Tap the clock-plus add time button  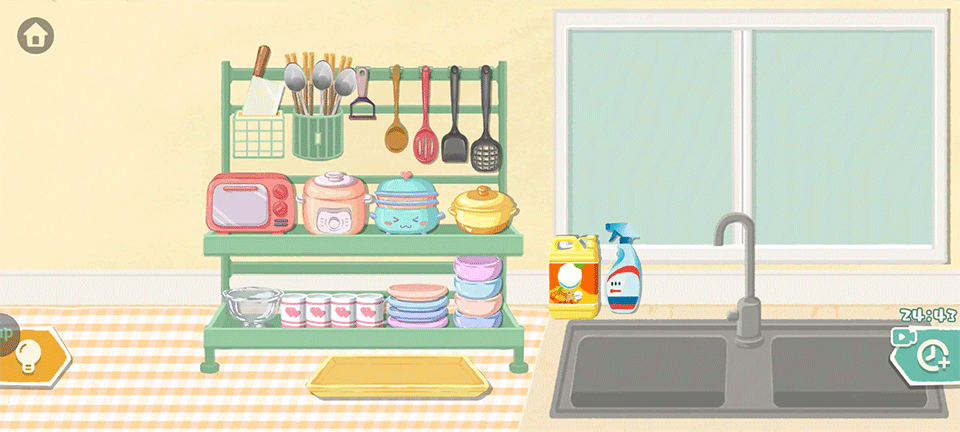tap(934, 354)
